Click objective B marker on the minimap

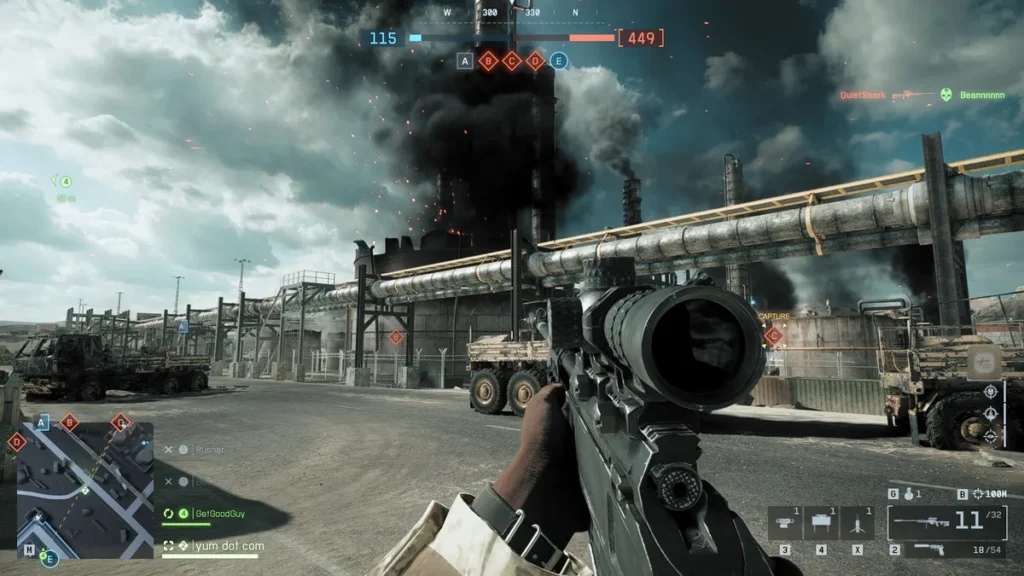[x=69, y=423]
